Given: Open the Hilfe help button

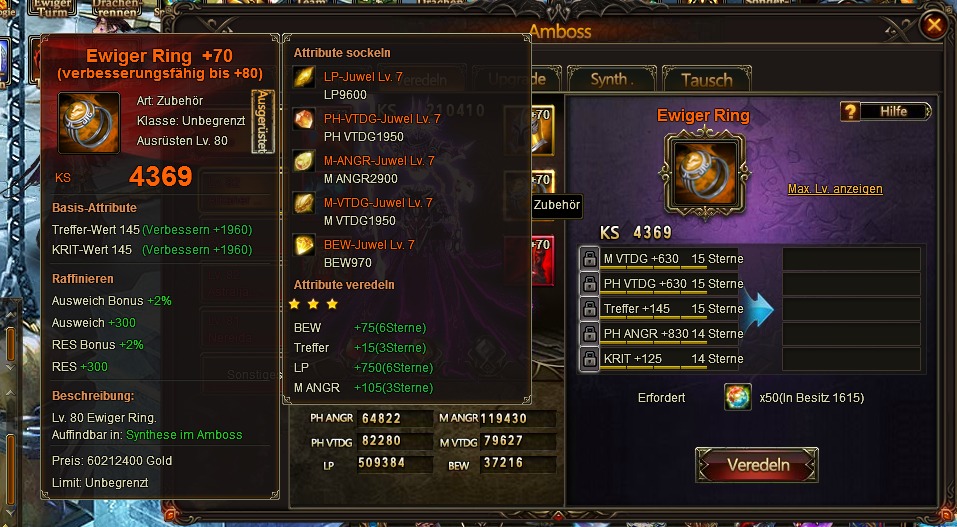Looking at the screenshot, I should (x=885, y=111).
